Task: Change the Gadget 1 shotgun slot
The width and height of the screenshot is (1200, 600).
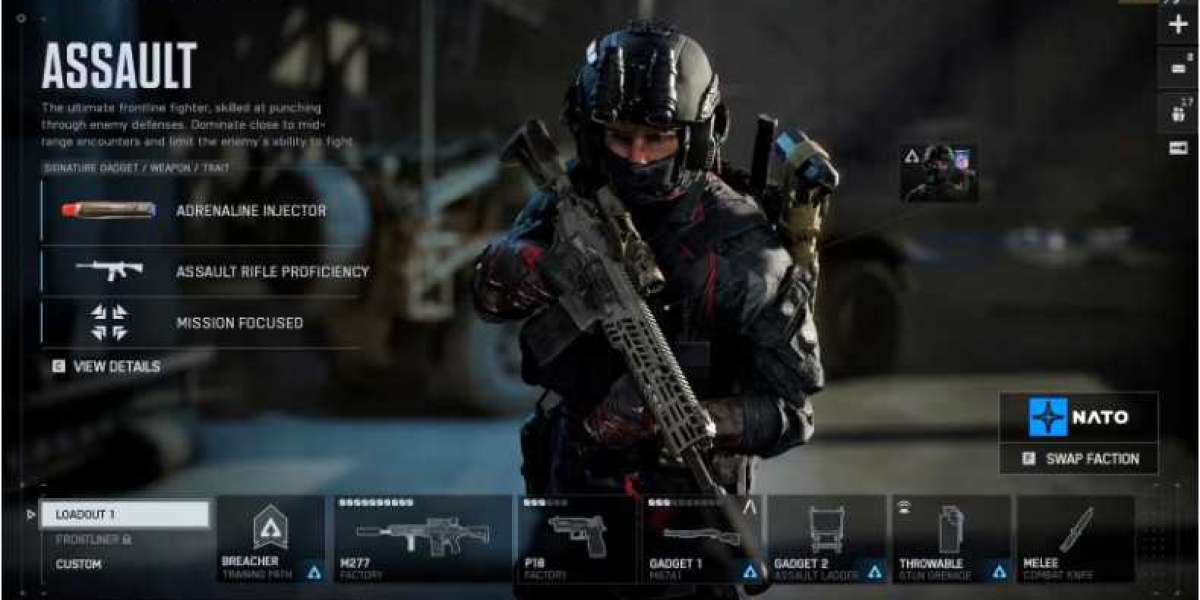Action: click(x=701, y=538)
